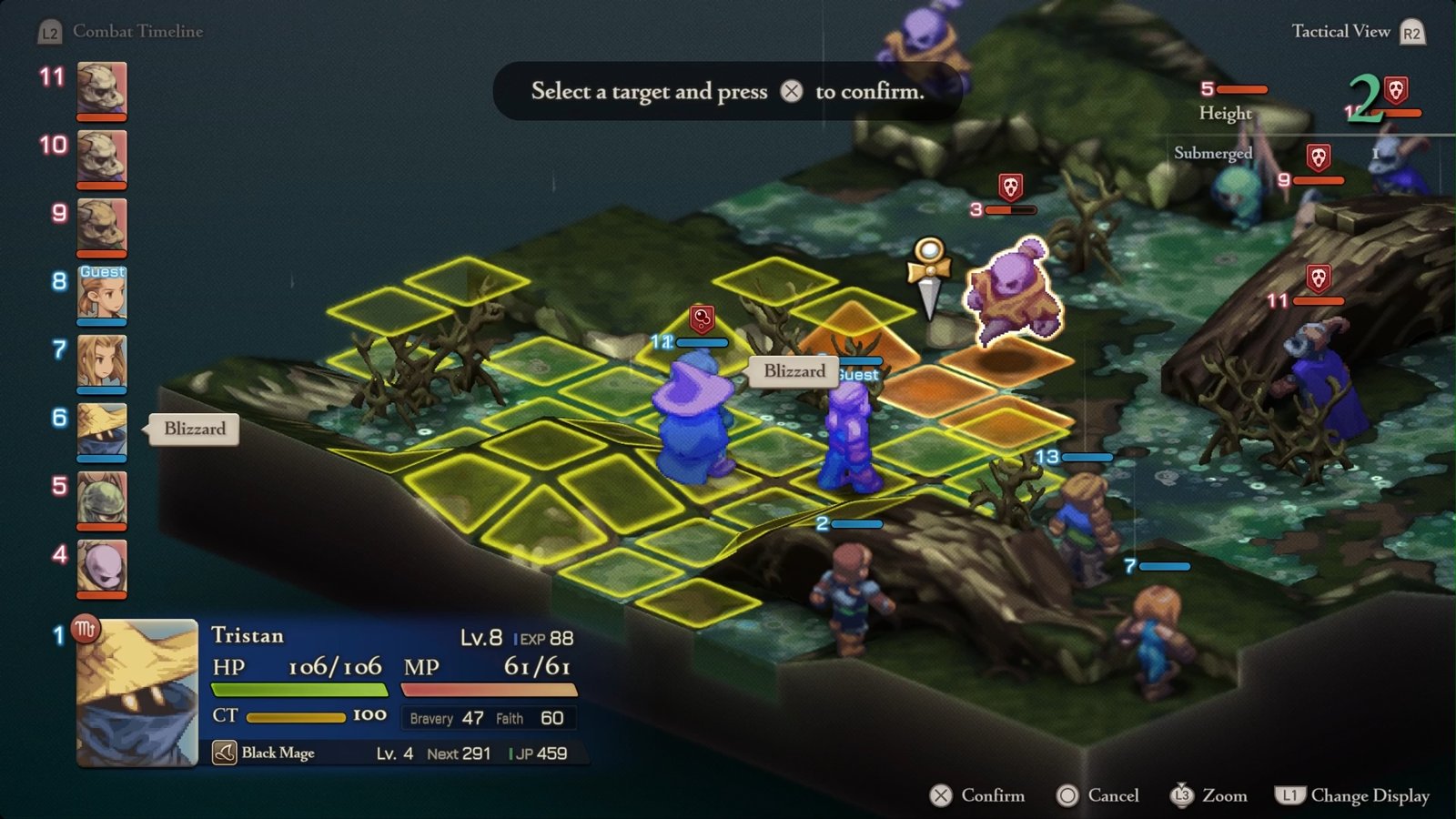Pick the black mage timeline portrait casting Blizzard
The image size is (1456, 819).
(101, 430)
